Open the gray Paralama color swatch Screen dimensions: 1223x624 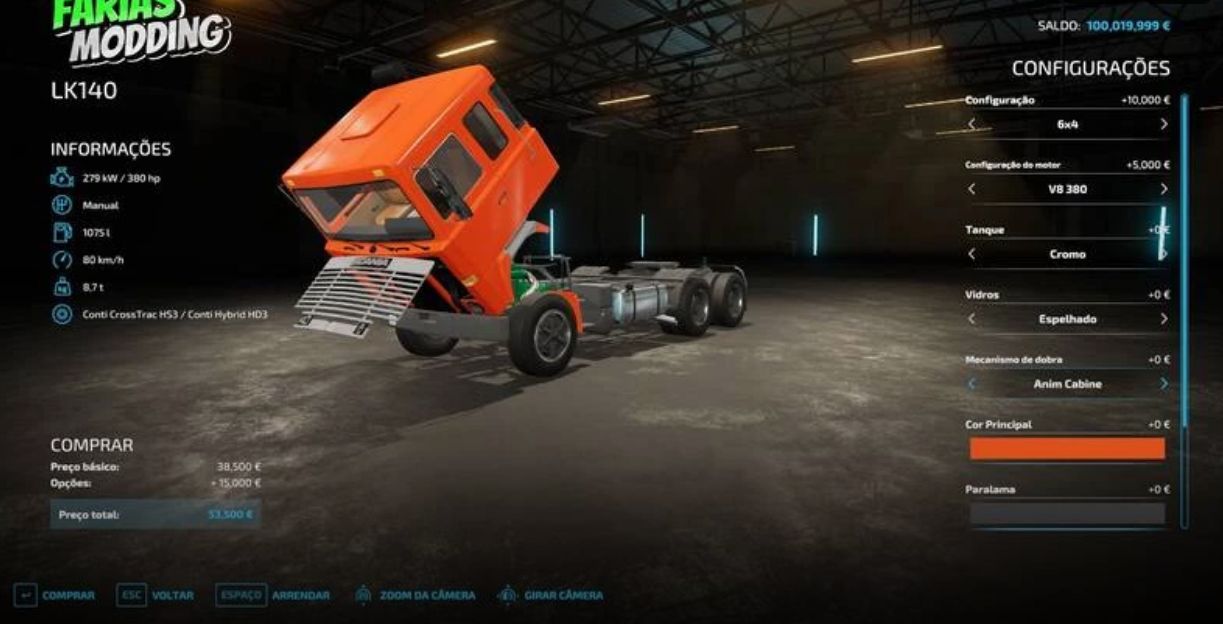[x=1067, y=514]
